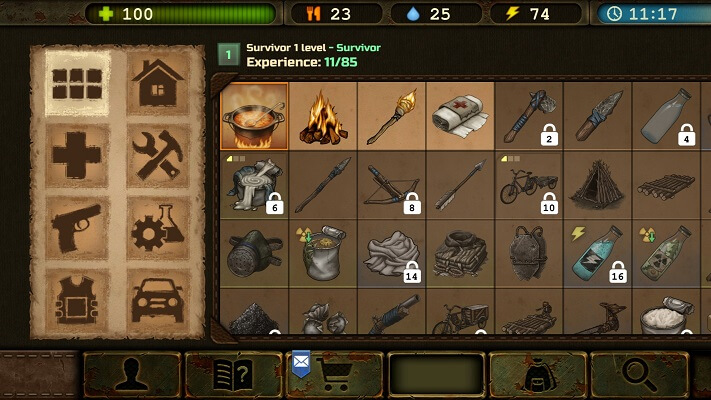Pick the bandage recipe
Screen dimensions: 711x400
click(x=460, y=115)
